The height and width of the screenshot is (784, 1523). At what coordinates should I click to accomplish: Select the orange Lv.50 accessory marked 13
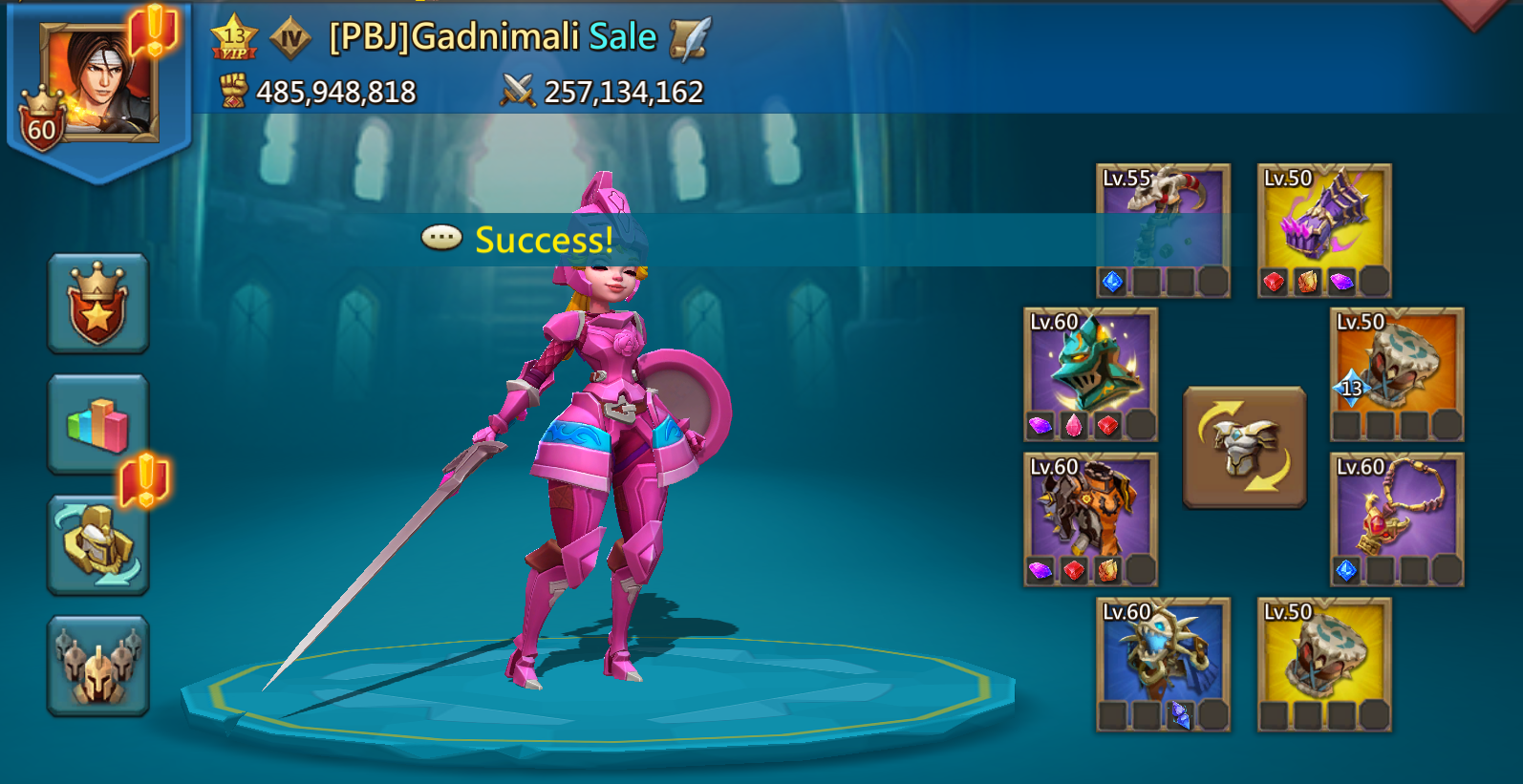[x=1397, y=374]
